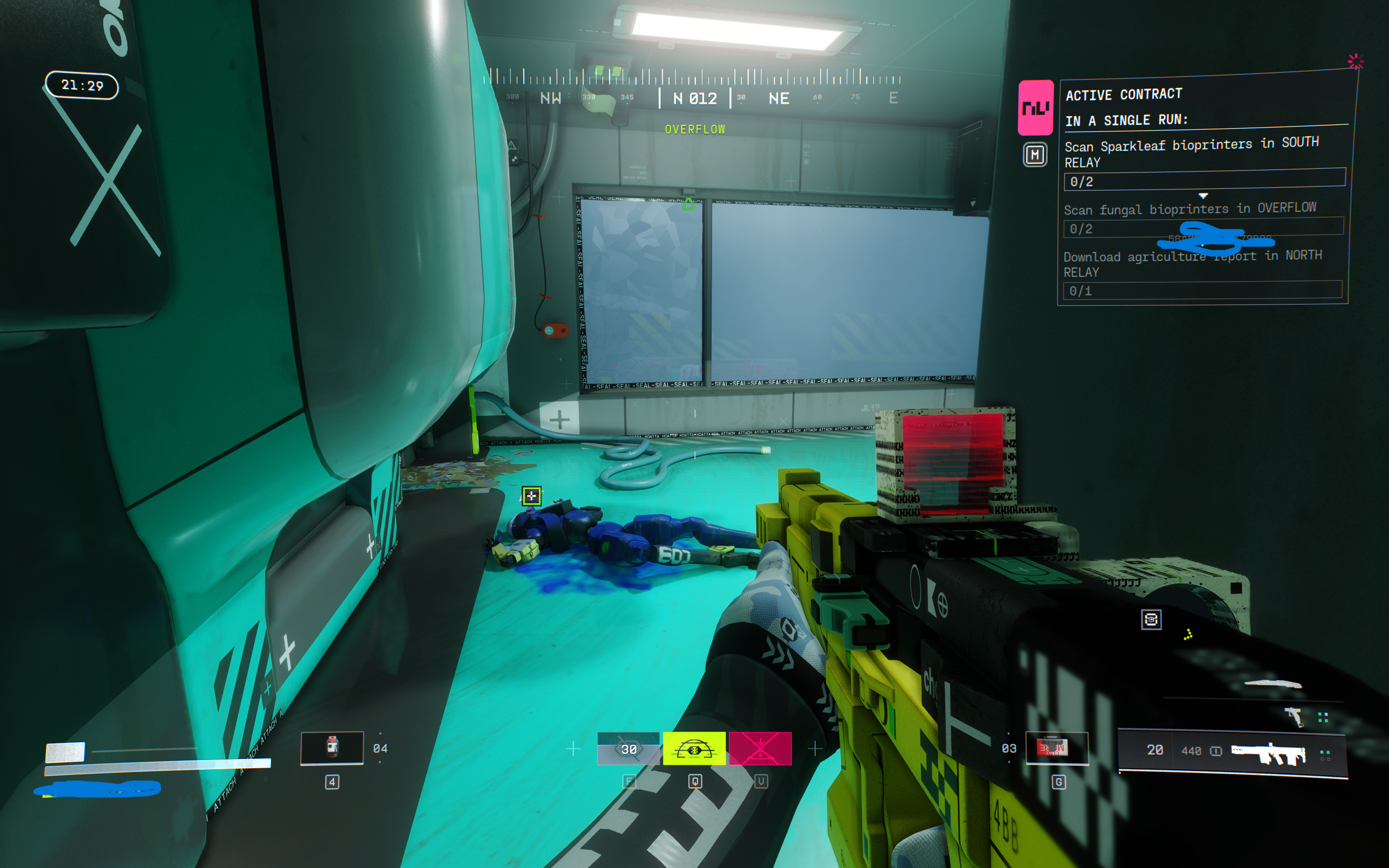The image size is (1389, 868).
Task: Activate the yellow dome ability icon
Action: [x=694, y=749]
